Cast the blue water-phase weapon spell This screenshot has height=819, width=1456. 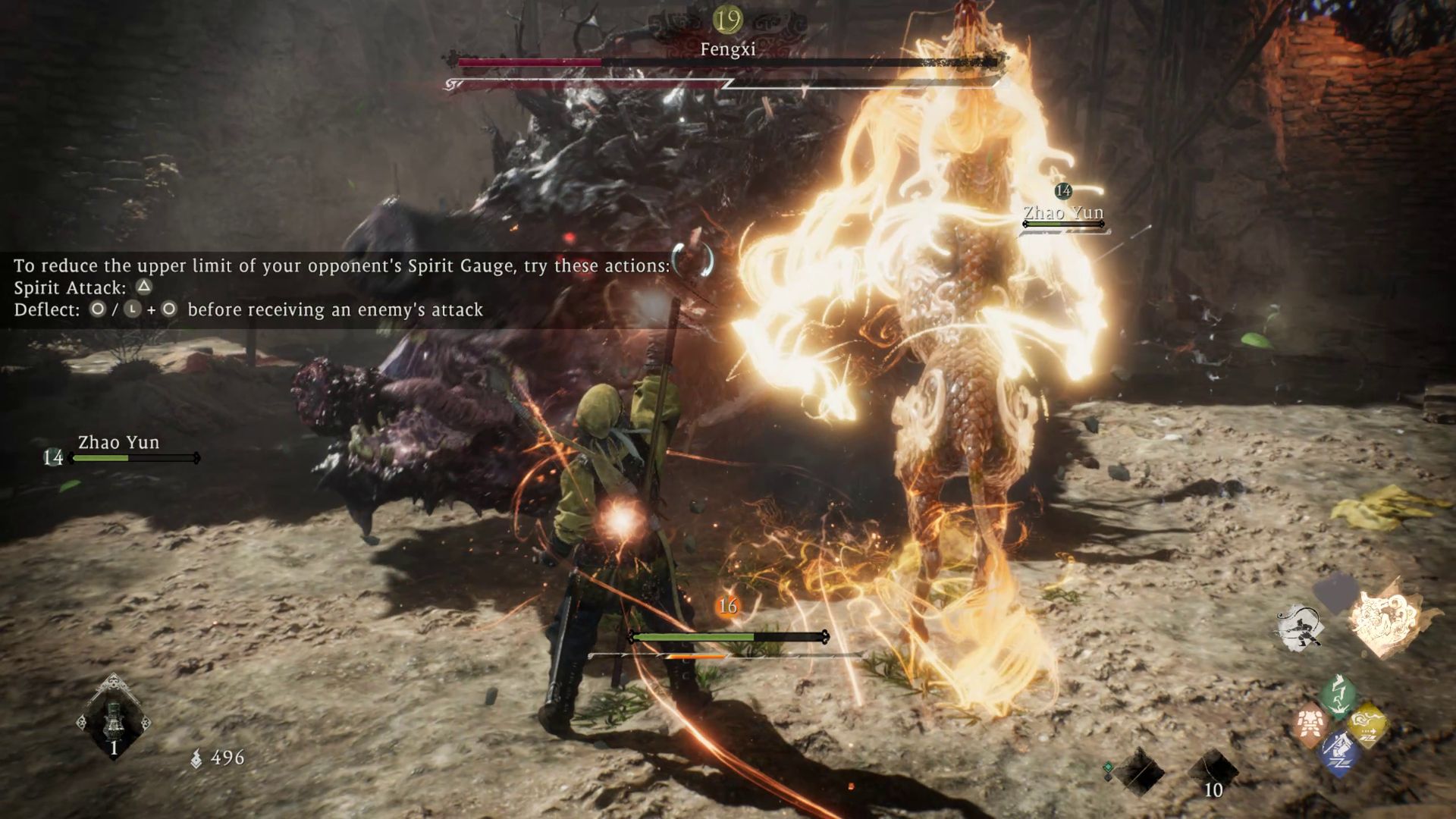pyautogui.click(x=1338, y=752)
